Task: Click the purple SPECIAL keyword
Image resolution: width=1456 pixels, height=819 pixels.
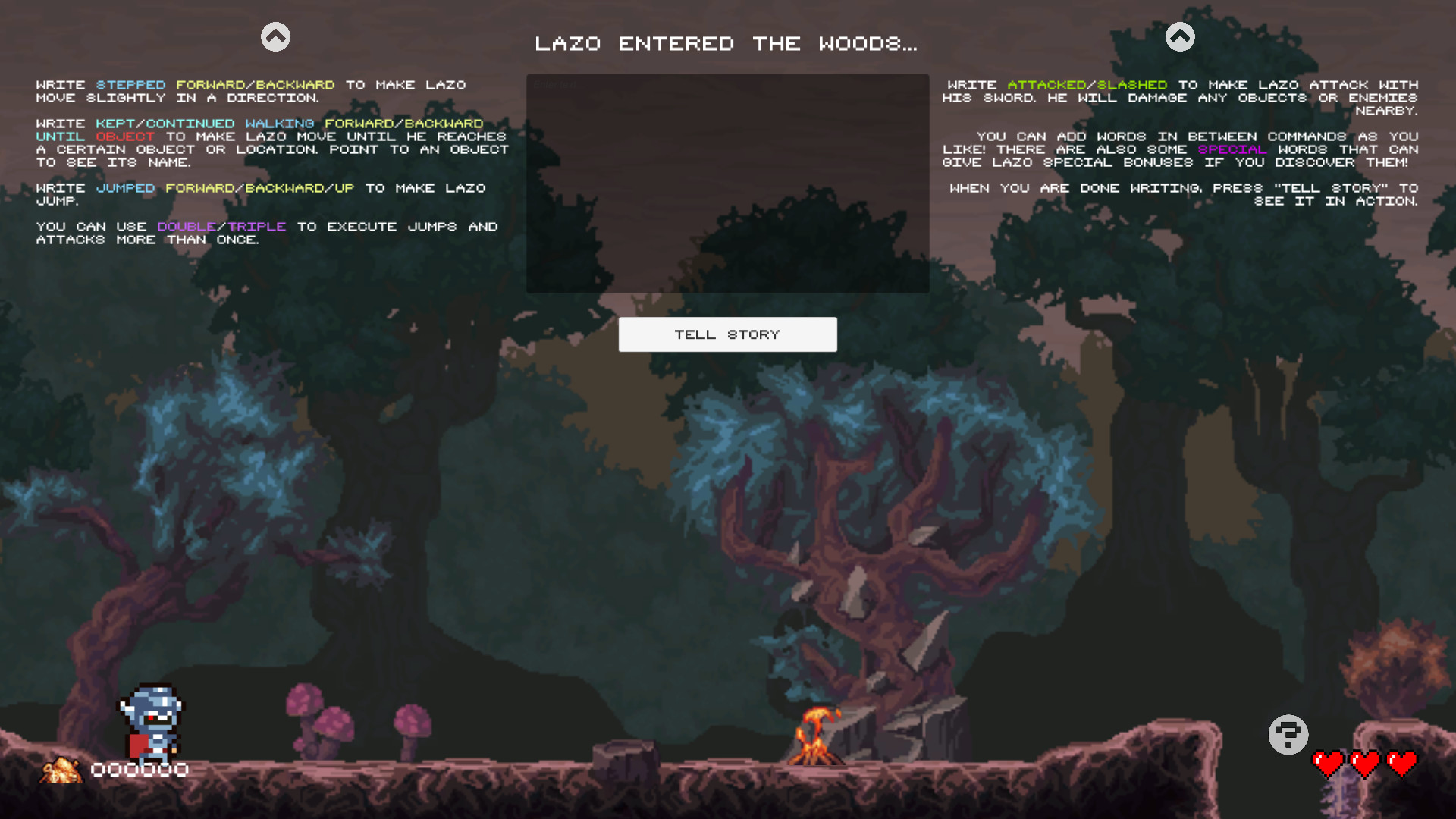Action: pos(1232,149)
